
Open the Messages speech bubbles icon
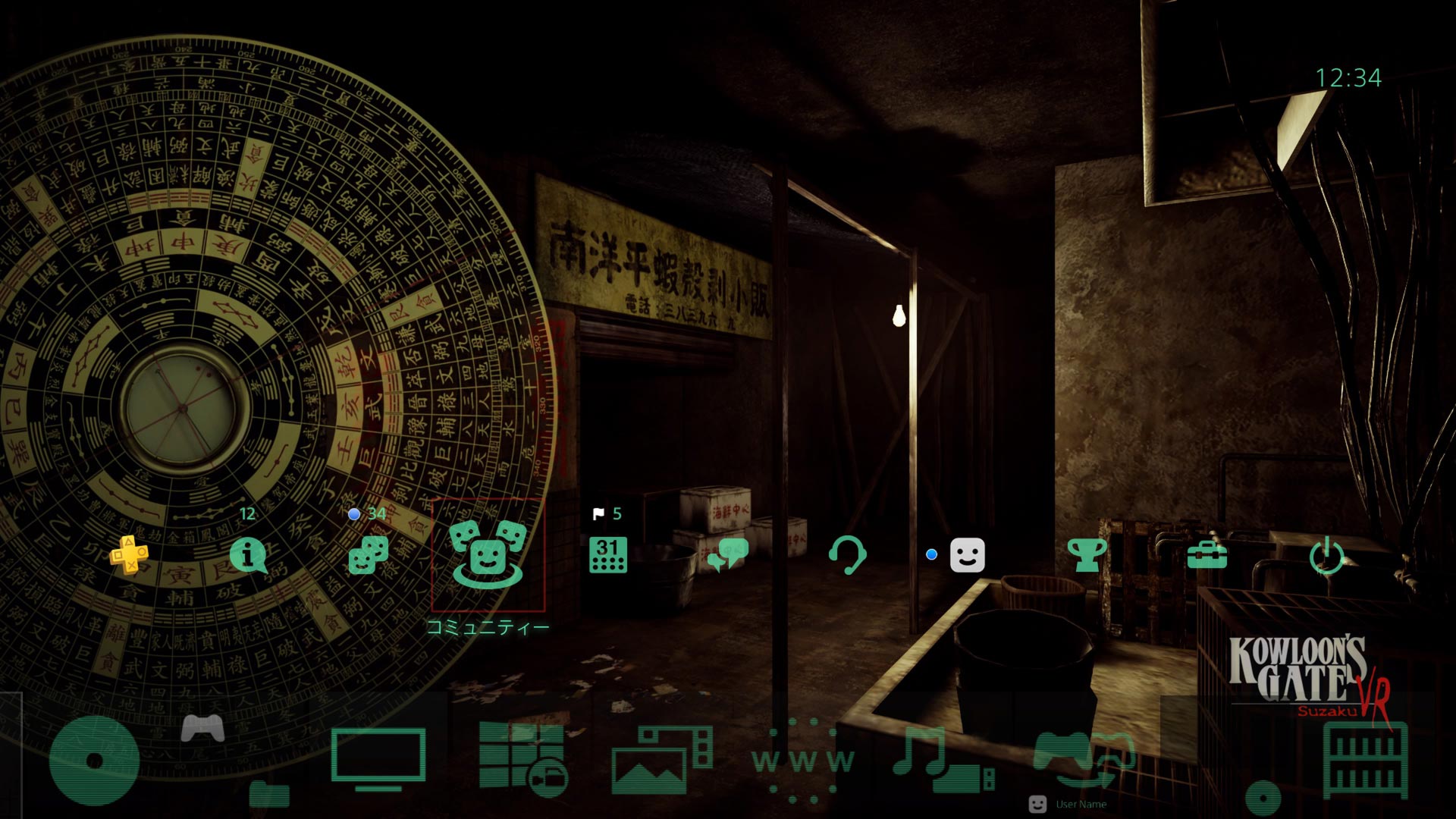point(727,555)
